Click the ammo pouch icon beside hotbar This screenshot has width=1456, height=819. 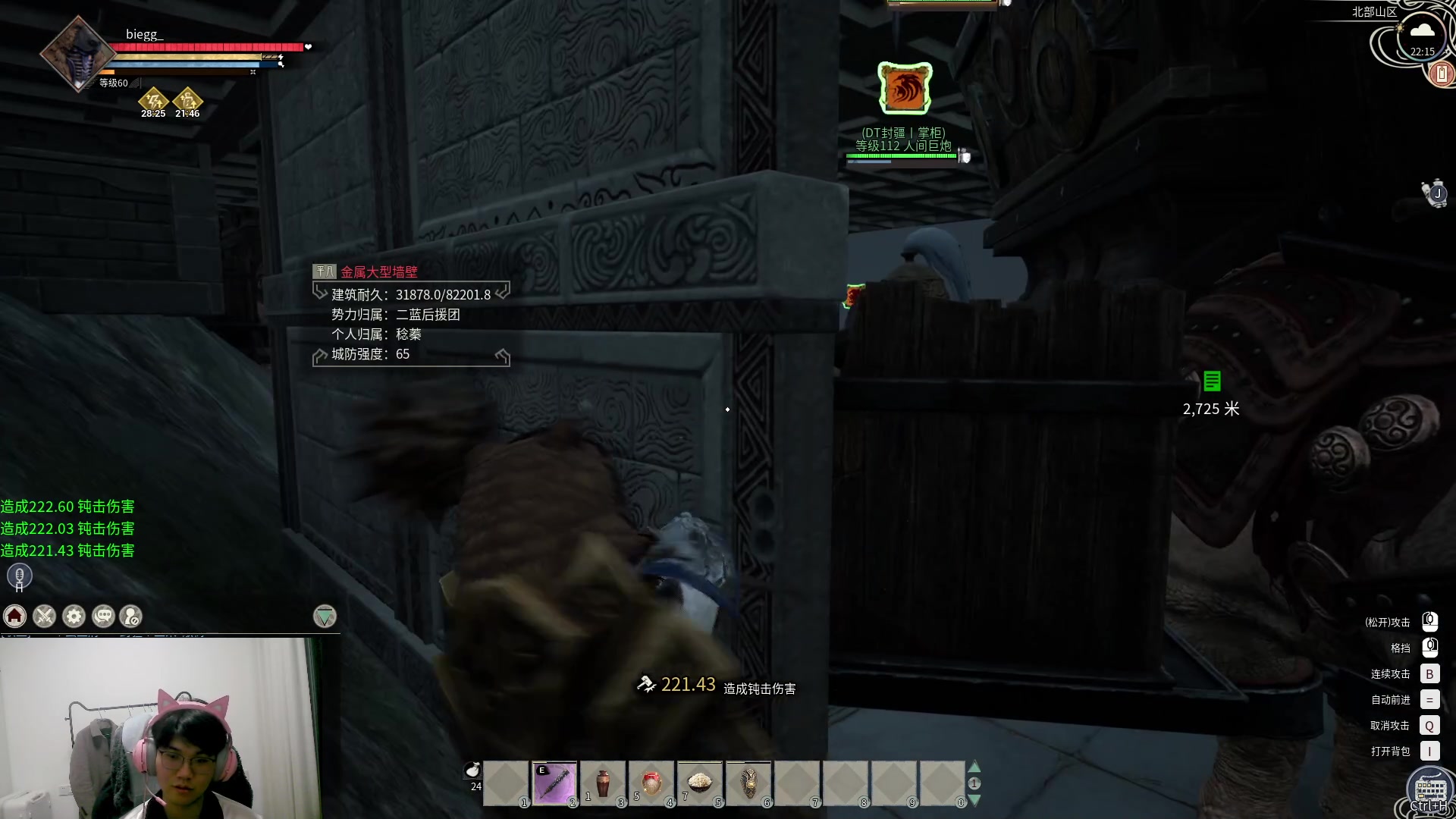(x=473, y=771)
